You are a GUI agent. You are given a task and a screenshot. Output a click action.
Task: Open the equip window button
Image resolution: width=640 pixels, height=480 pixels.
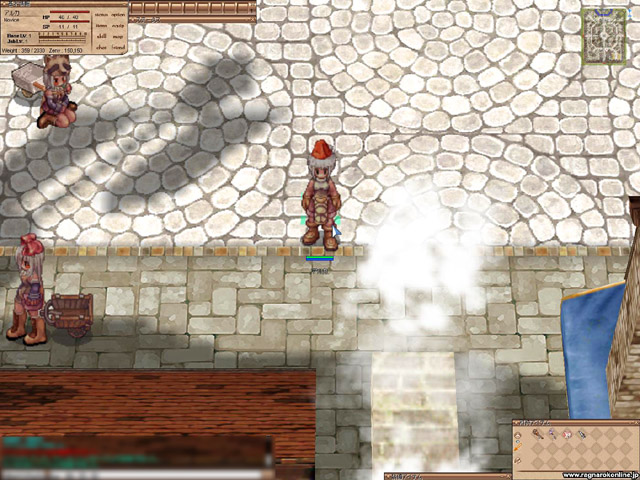click(119, 26)
